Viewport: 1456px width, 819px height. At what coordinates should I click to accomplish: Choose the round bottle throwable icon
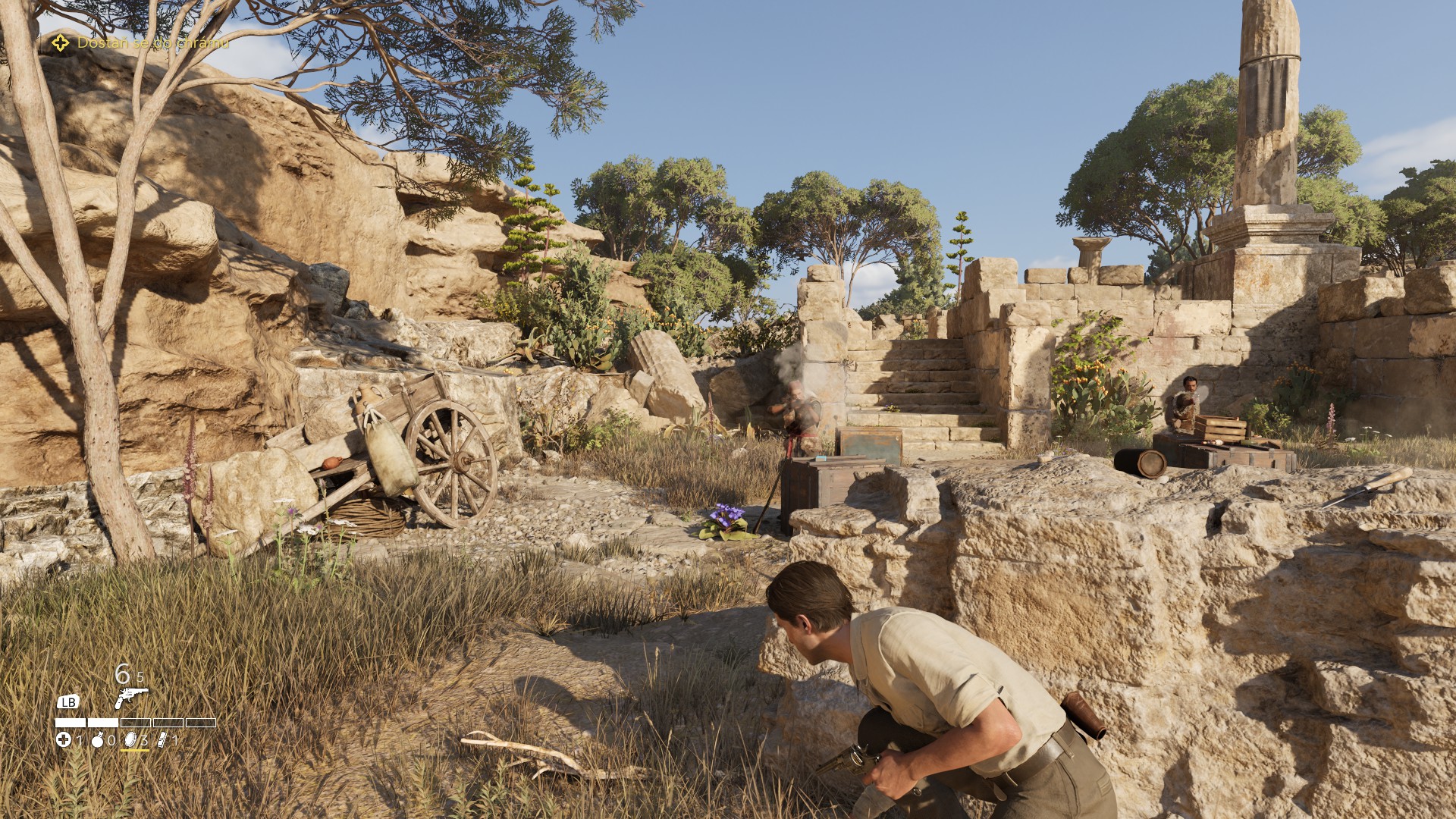pyautogui.click(x=98, y=740)
